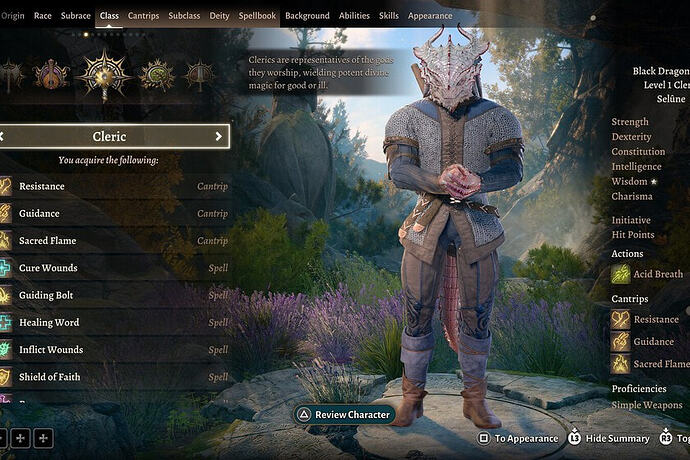Screen dimensions: 690x460
Task: Open the Background tab
Action: (307, 16)
